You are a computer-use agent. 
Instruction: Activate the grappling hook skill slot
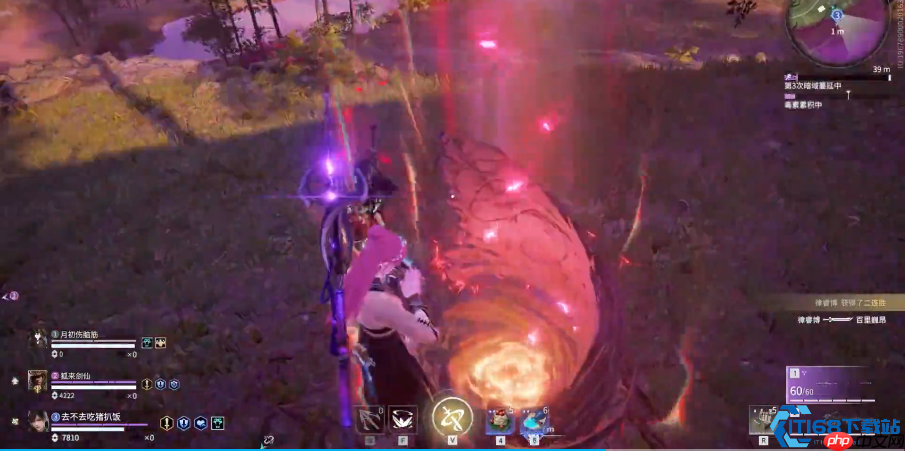[x=370, y=420]
